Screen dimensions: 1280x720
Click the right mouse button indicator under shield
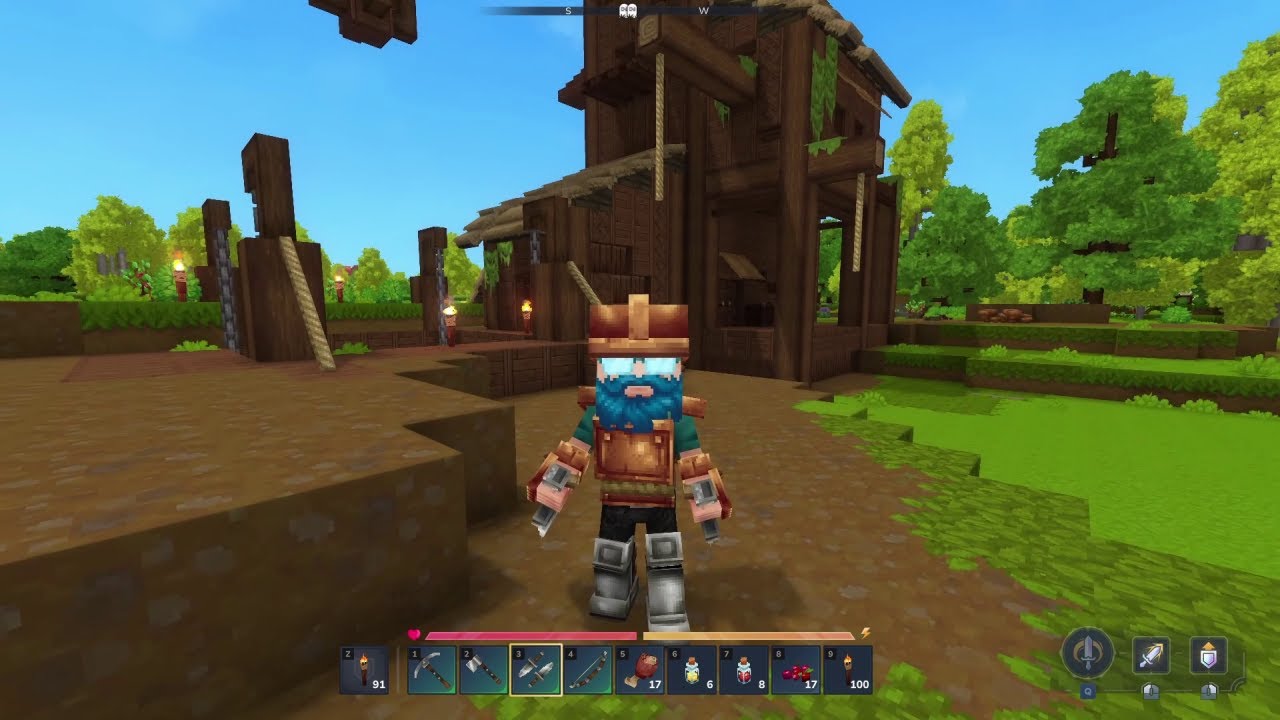pyautogui.click(x=1208, y=691)
